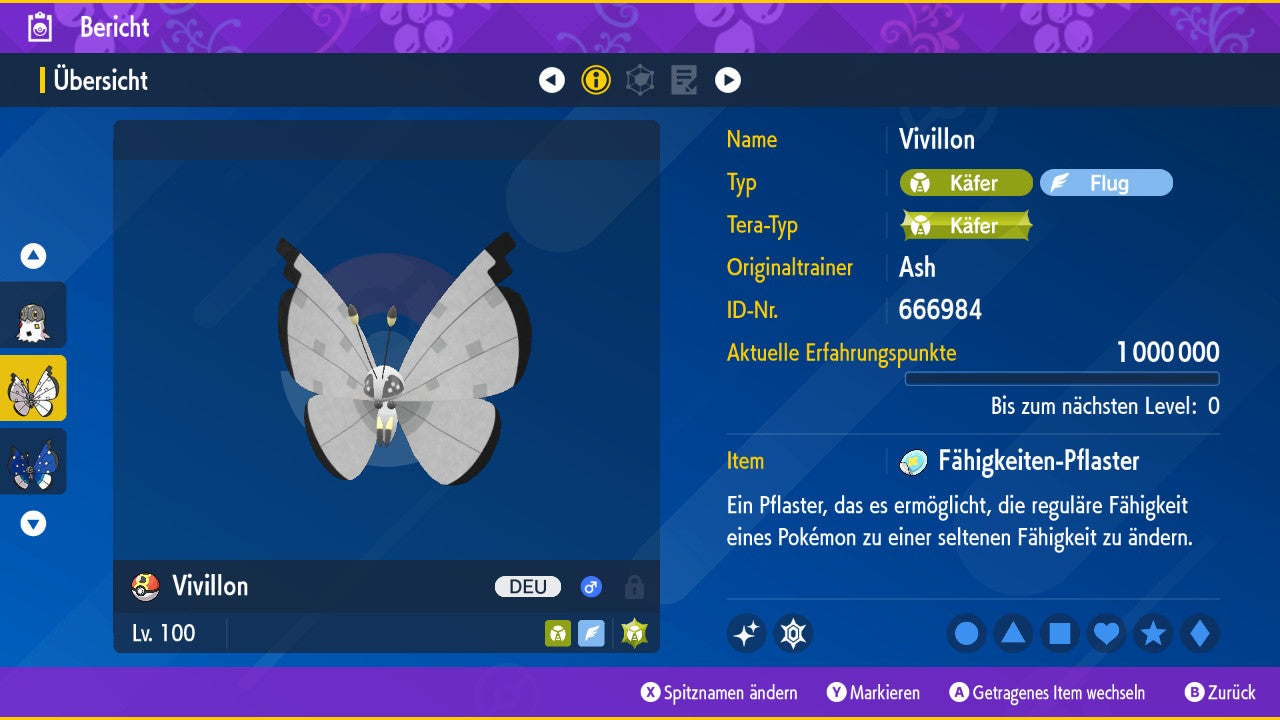Open the trainer memo notes tab
Screen dimensions: 1280x720
pyautogui.click(x=684, y=80)
